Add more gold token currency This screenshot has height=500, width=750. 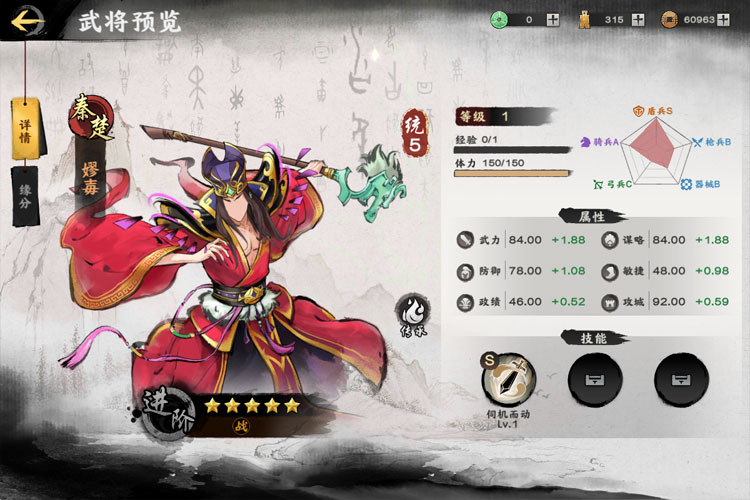point(638,19)
